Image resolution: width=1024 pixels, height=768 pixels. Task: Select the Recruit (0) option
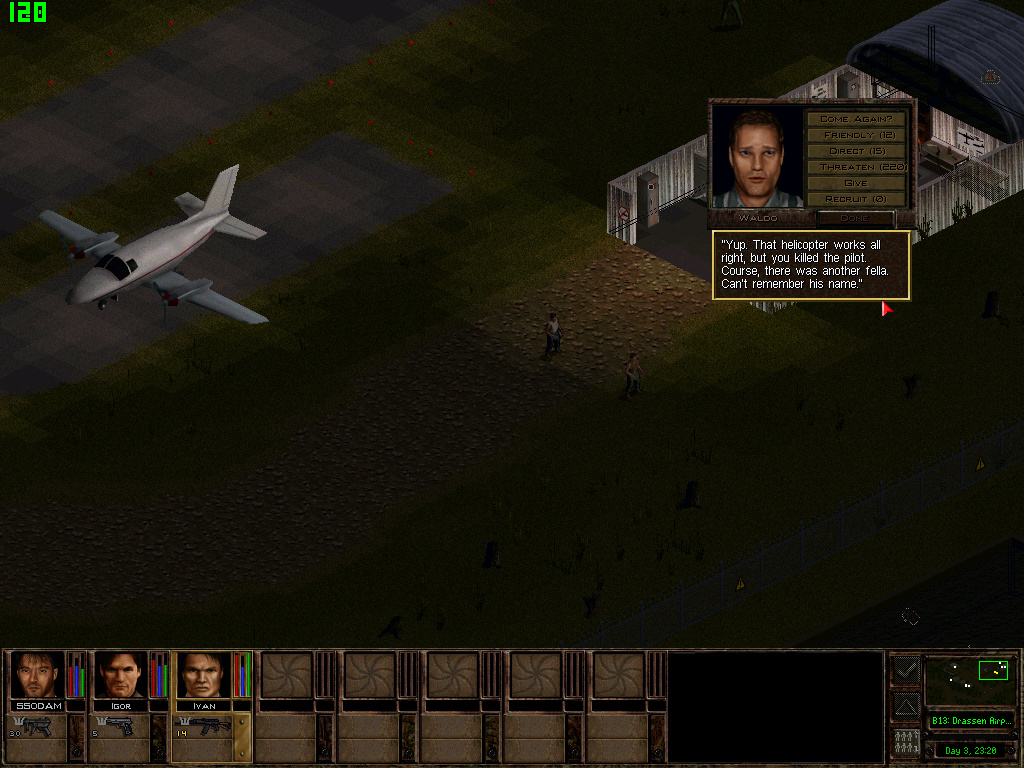pyautogui.click(x=856, y=199)
